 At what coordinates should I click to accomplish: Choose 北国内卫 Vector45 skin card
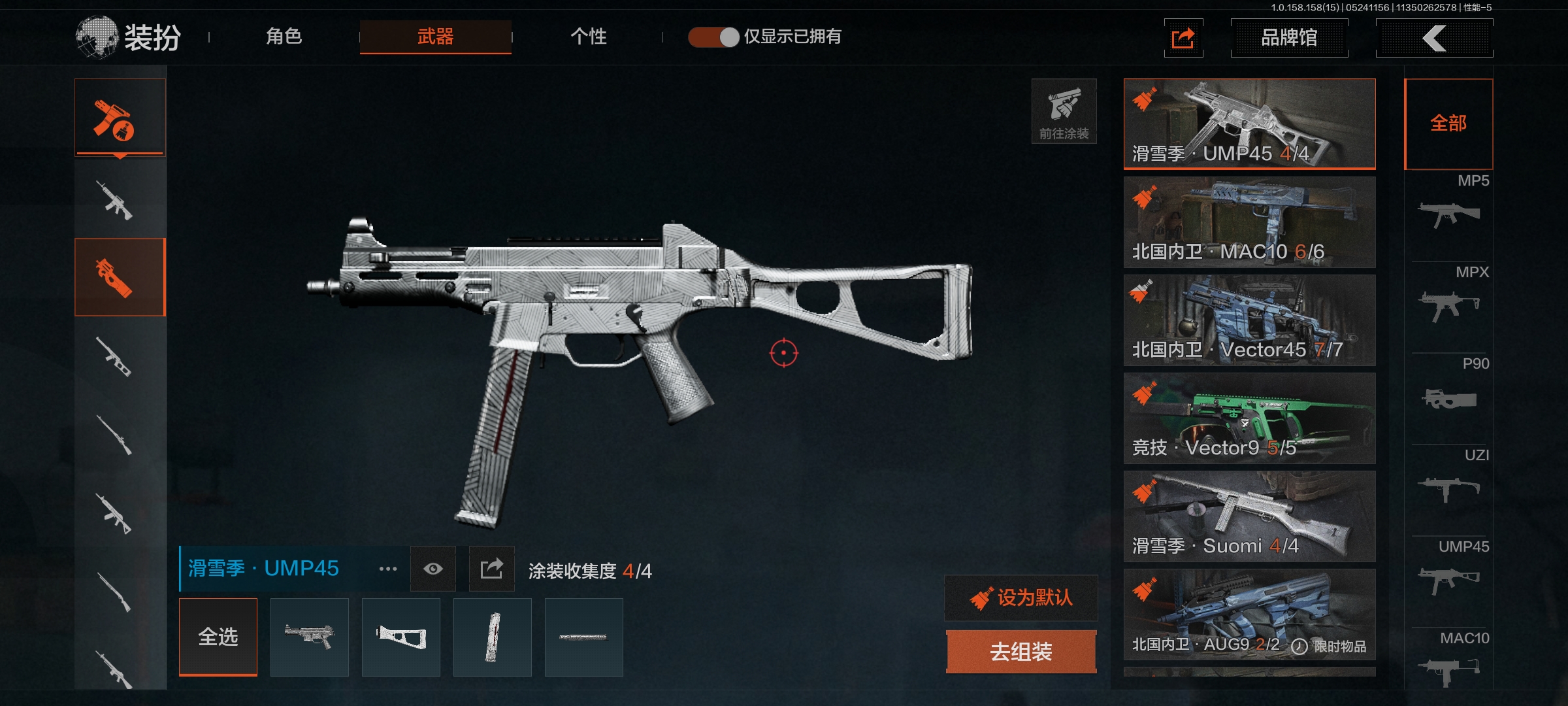coord(1249,320)
